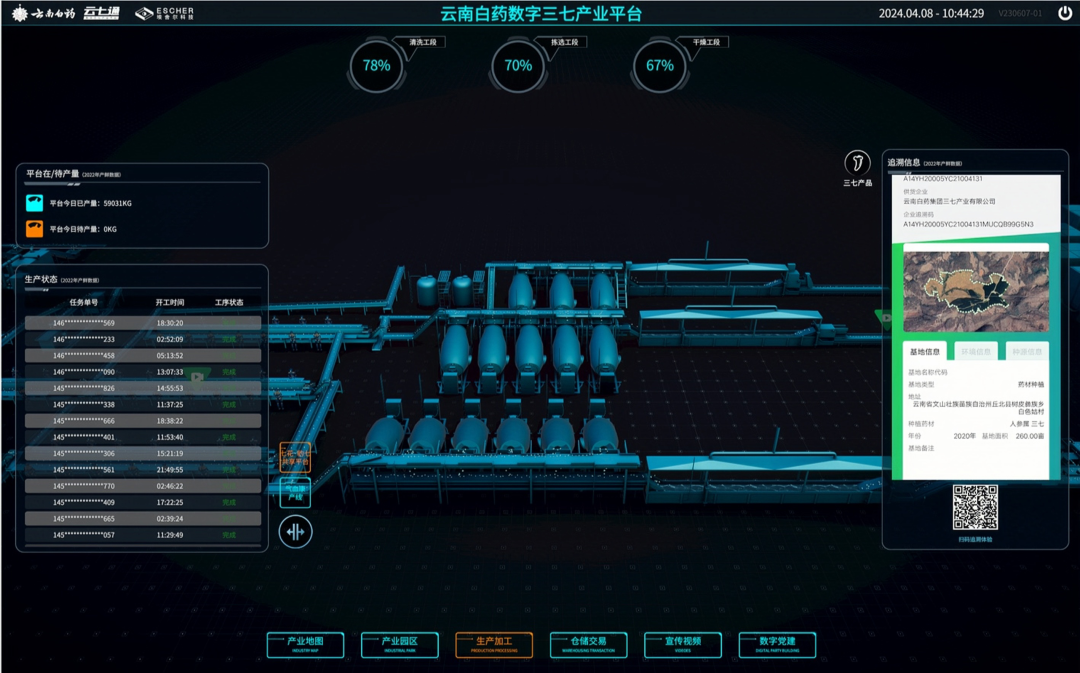
Task: Switch to the 种源信息 tab
Action: point(1026,352)
